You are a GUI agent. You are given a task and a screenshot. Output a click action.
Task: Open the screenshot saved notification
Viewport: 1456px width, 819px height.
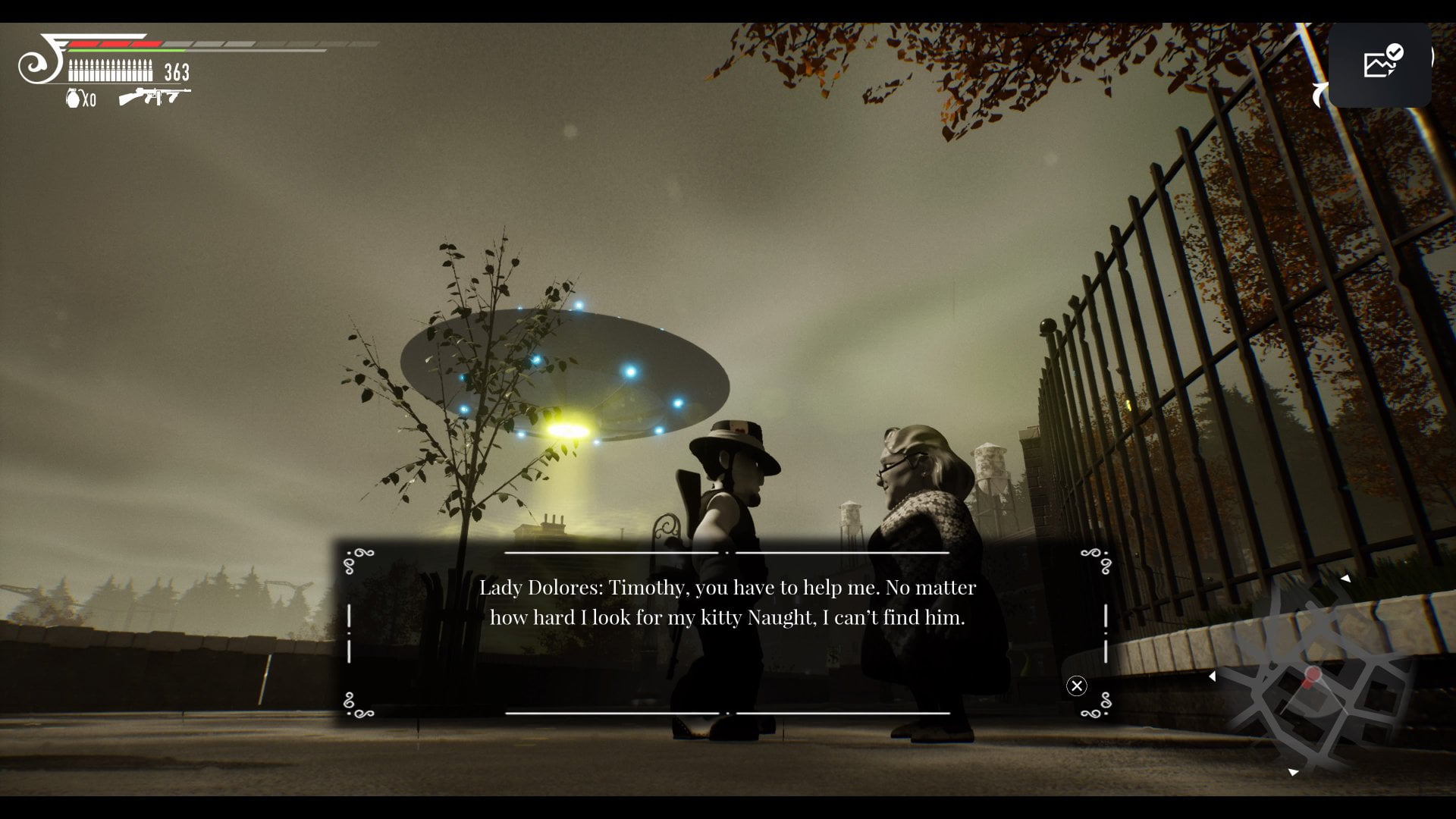click(1379, 64)
